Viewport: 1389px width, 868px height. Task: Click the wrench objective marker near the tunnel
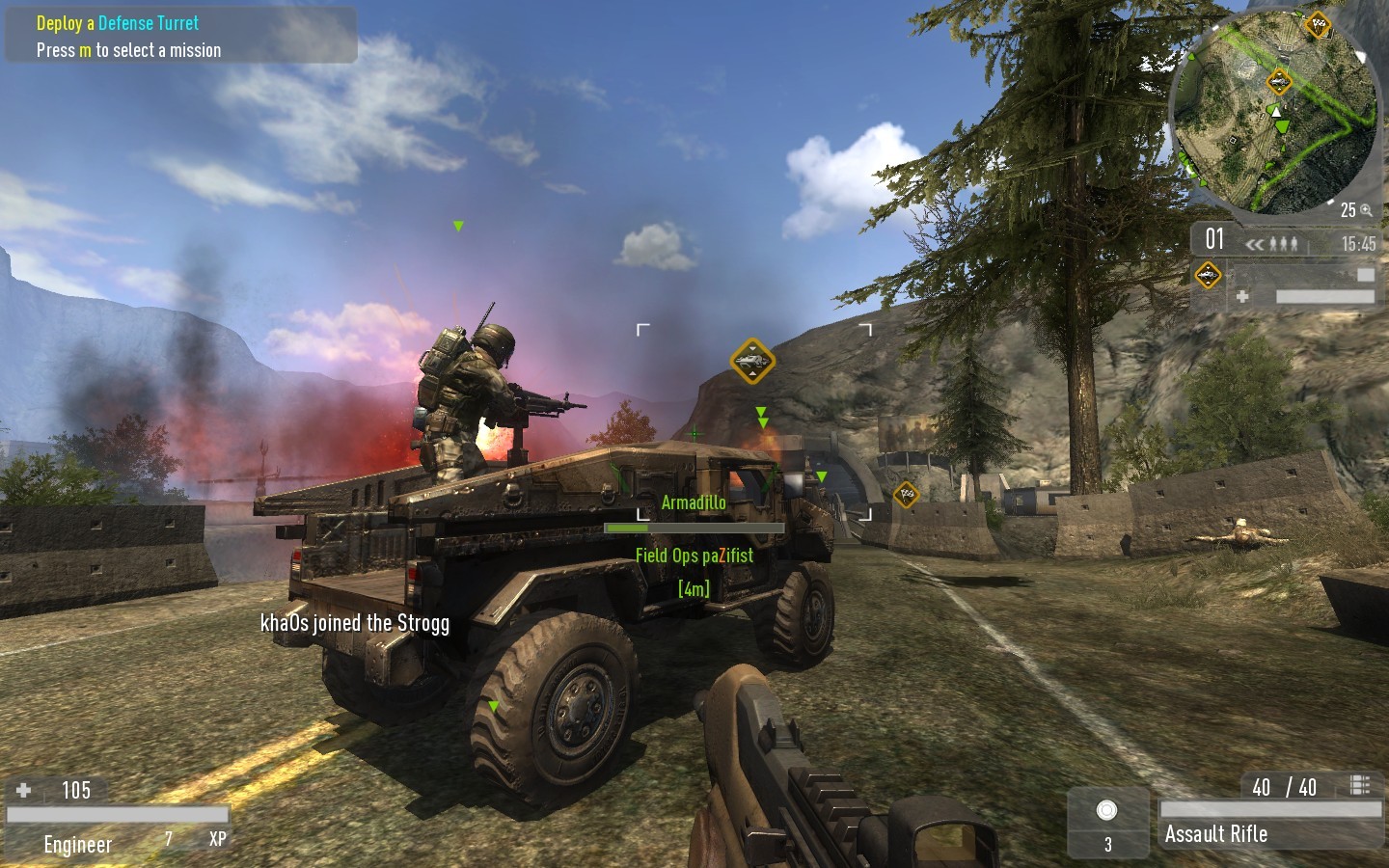click(905, 495)
